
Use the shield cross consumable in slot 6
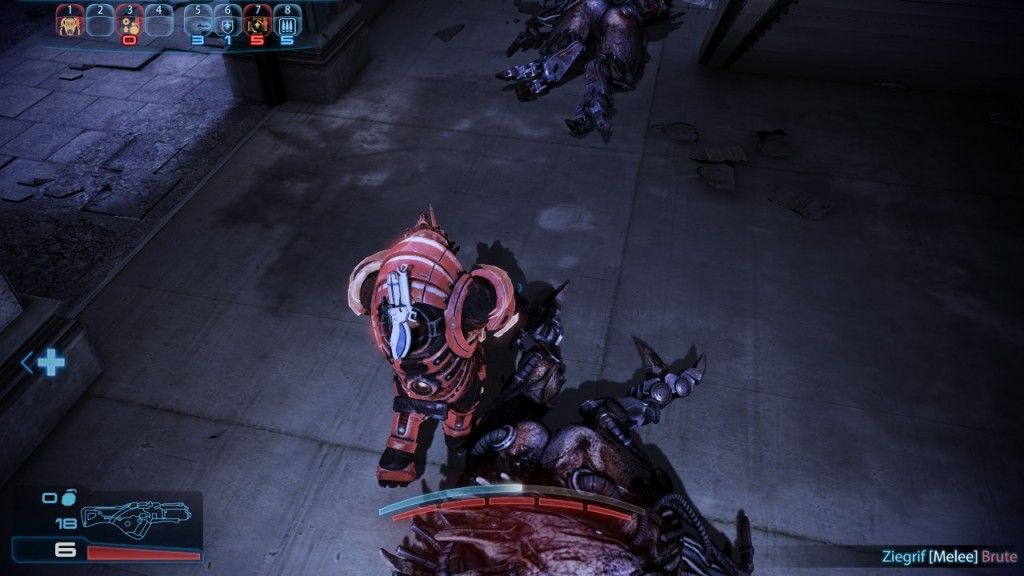pos(228,24)
